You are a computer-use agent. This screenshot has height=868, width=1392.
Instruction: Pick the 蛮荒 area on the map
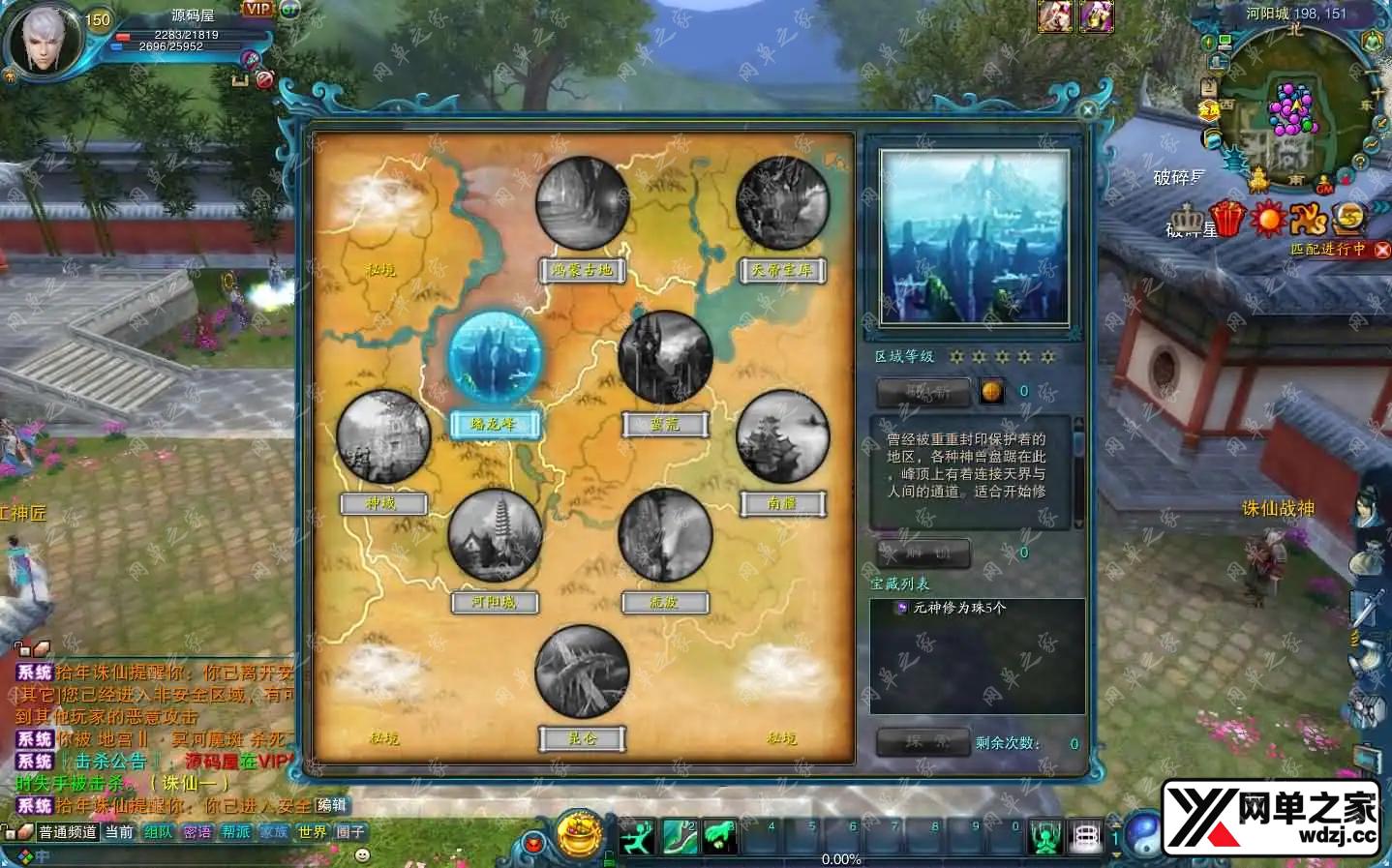click(665, 358)
